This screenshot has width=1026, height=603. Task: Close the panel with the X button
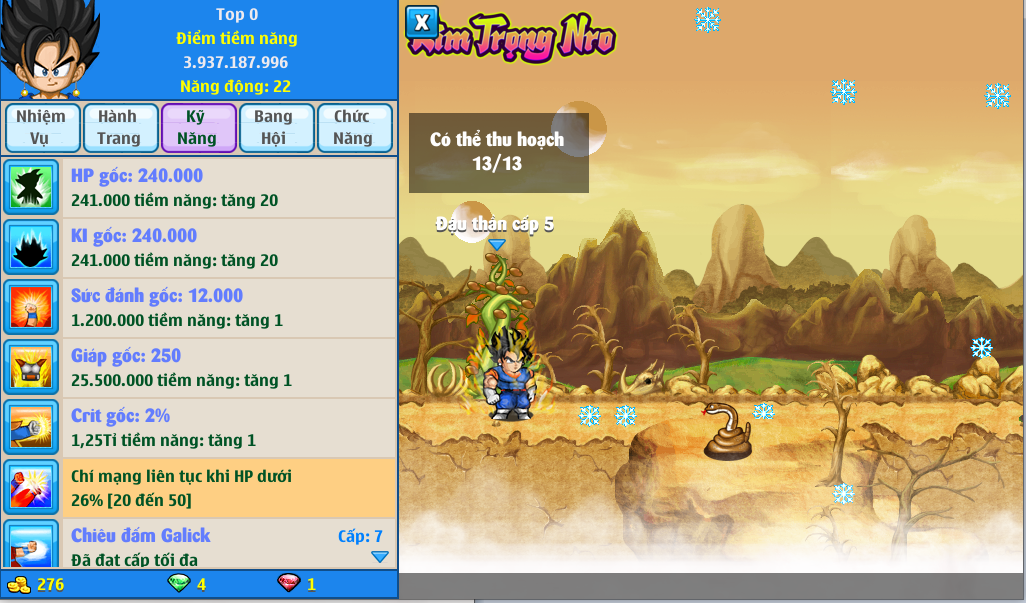pyautogui.click(x=422, y=22)
